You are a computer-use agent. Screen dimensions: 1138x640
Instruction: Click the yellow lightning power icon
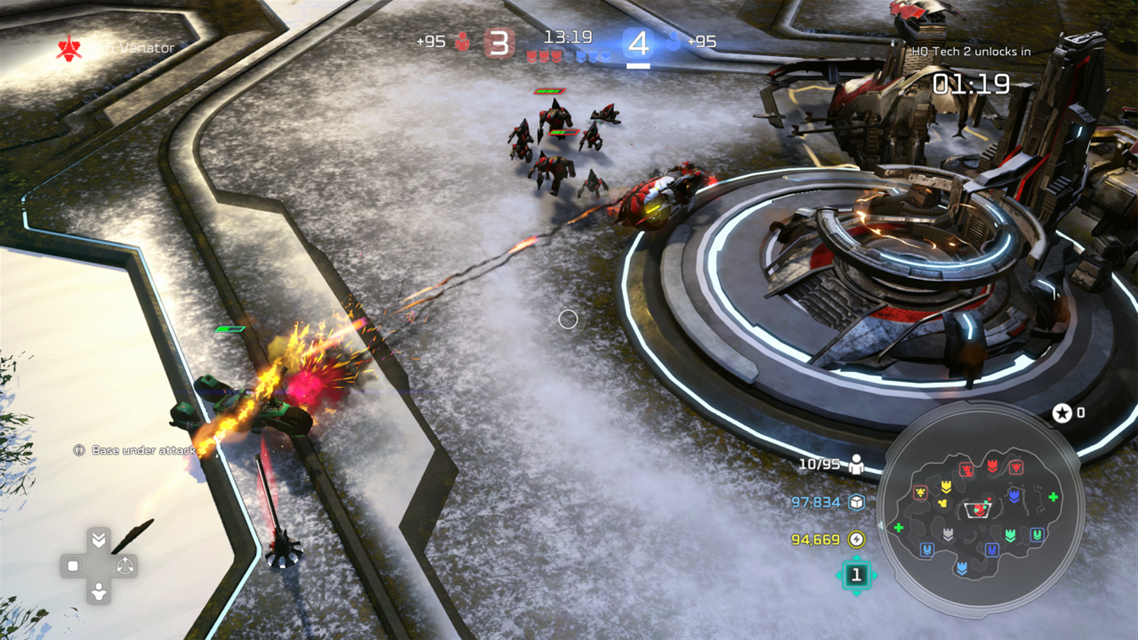857,539
